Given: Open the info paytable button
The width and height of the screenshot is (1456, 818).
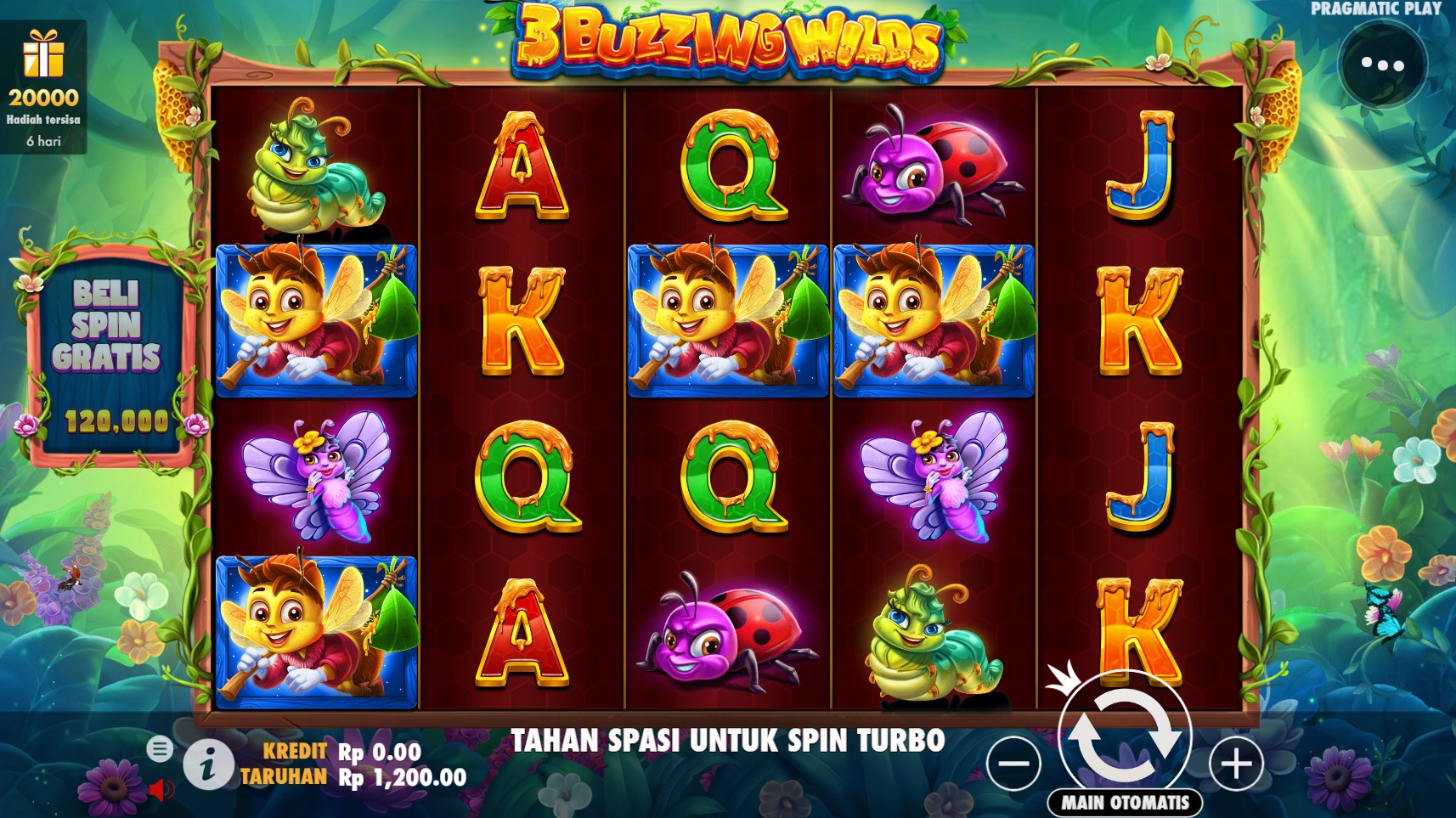Looking at the screenshot, I should click(x=207, y=764).
